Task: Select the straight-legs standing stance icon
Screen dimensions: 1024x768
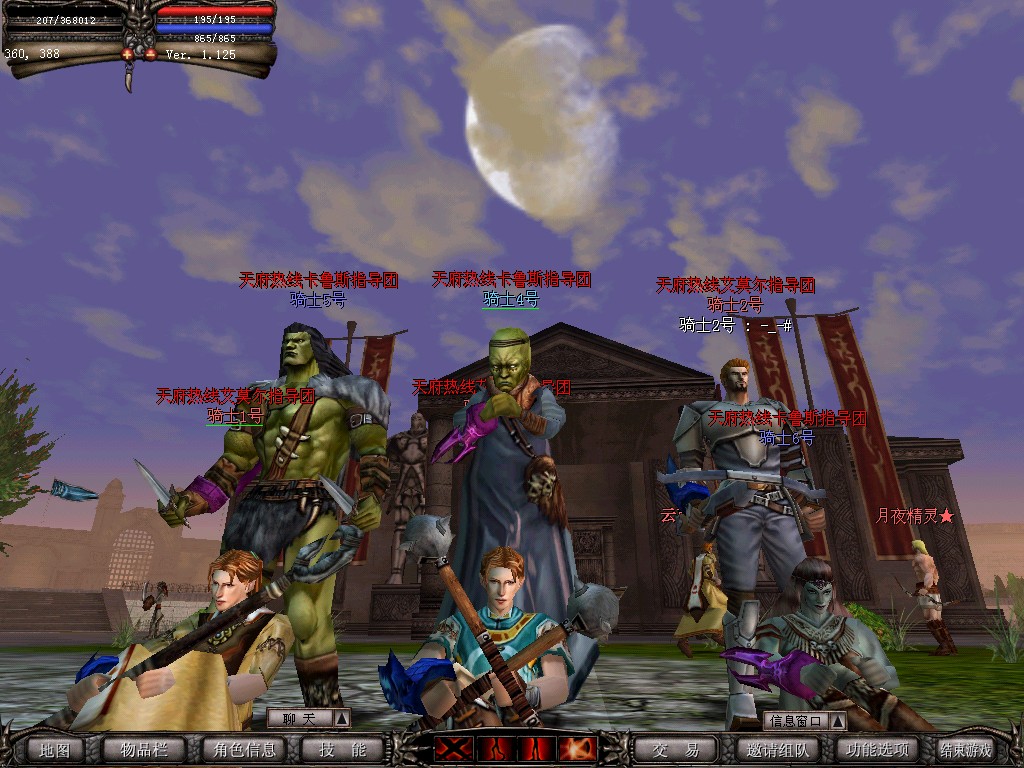Action: pos(537,748)
